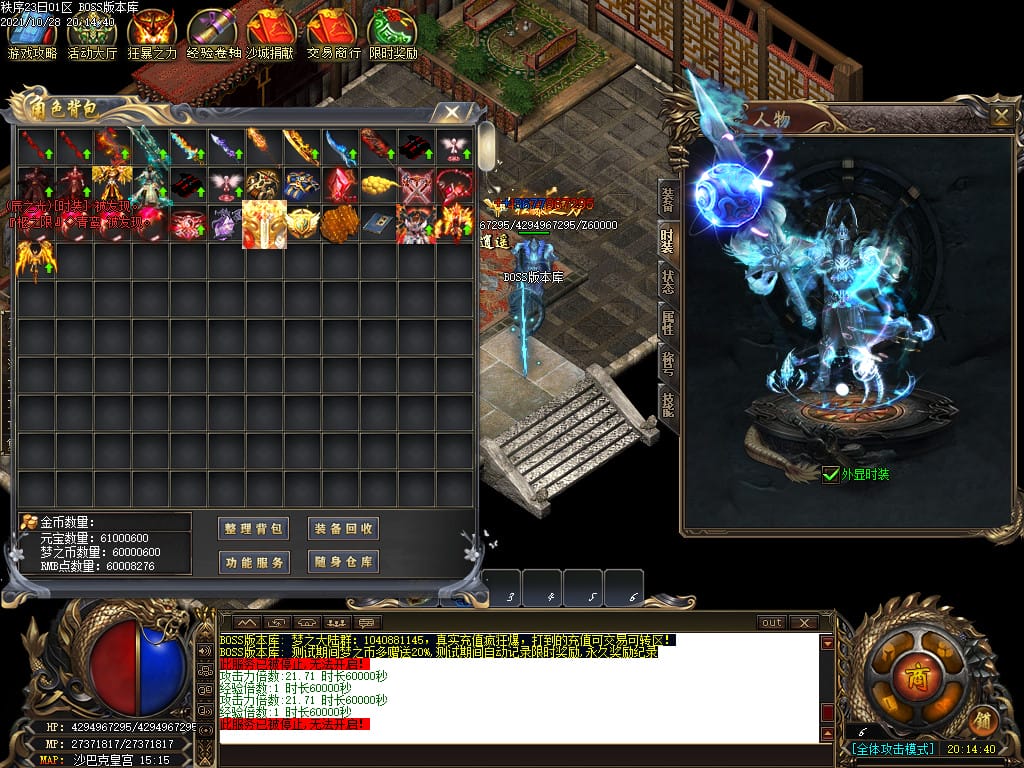Screen dimensions: 1024x768
Task: Open the 随身仓库 portable warehouse
Action: coord(343,562)
